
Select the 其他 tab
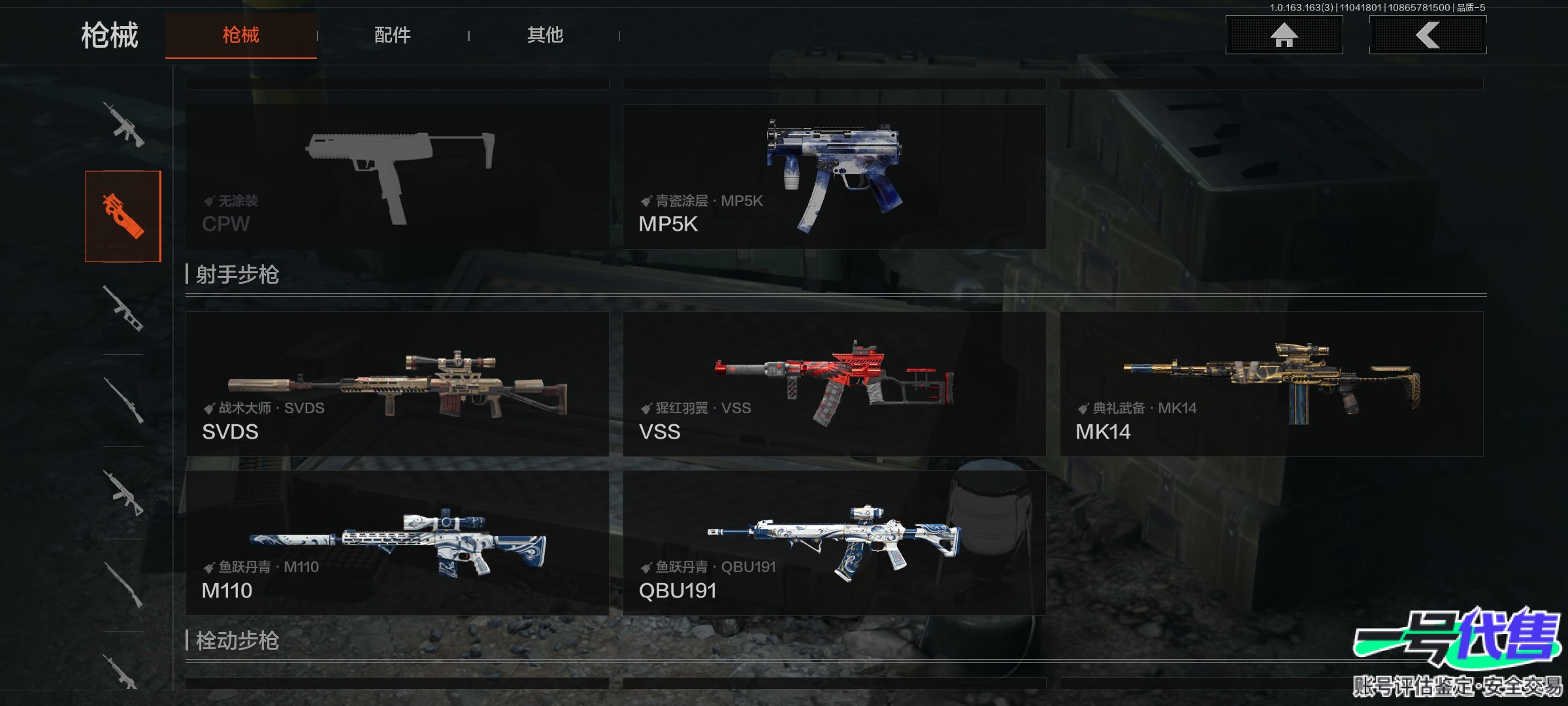tap(545, 35)
